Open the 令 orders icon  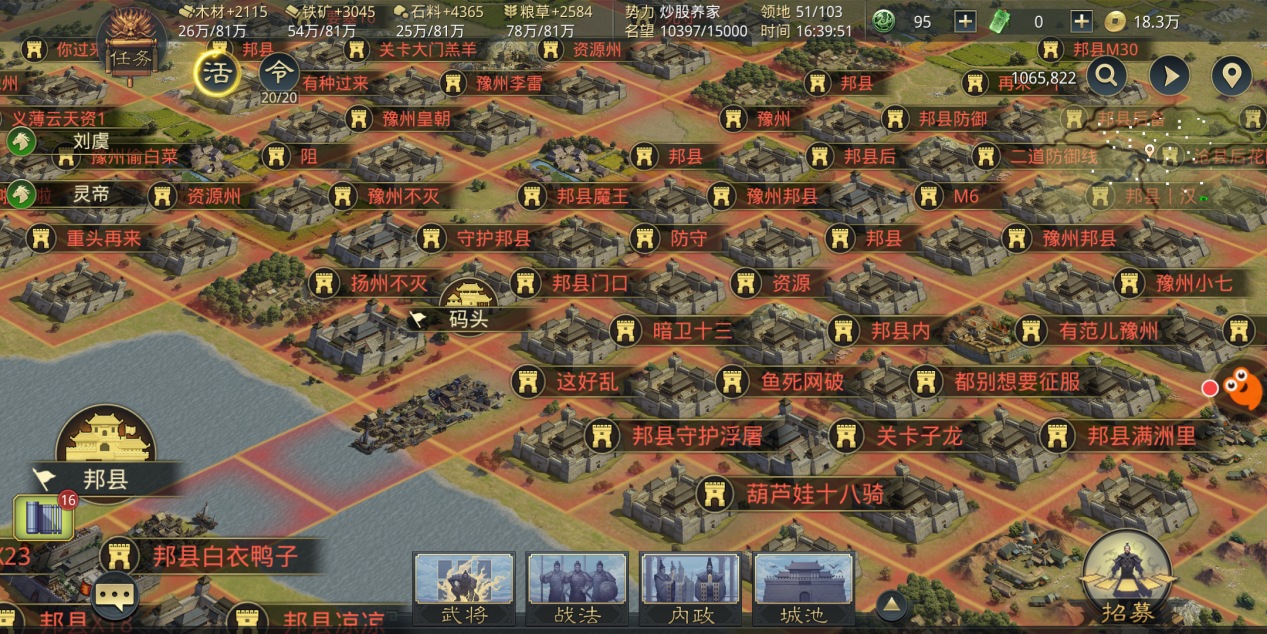tap(279, 74)
